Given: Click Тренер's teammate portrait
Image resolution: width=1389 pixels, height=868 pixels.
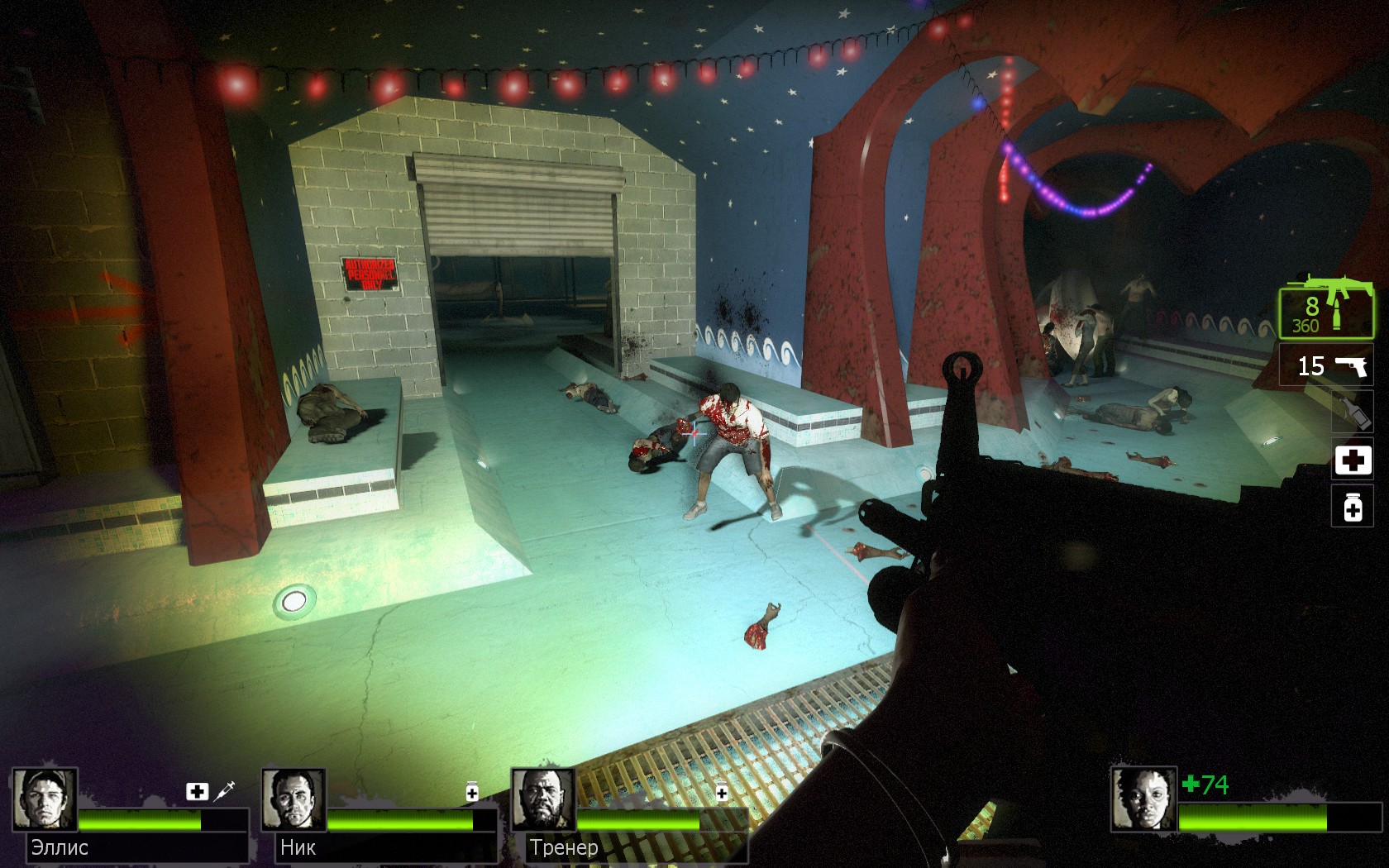Looking at the screenshot, I should [543, 799].
